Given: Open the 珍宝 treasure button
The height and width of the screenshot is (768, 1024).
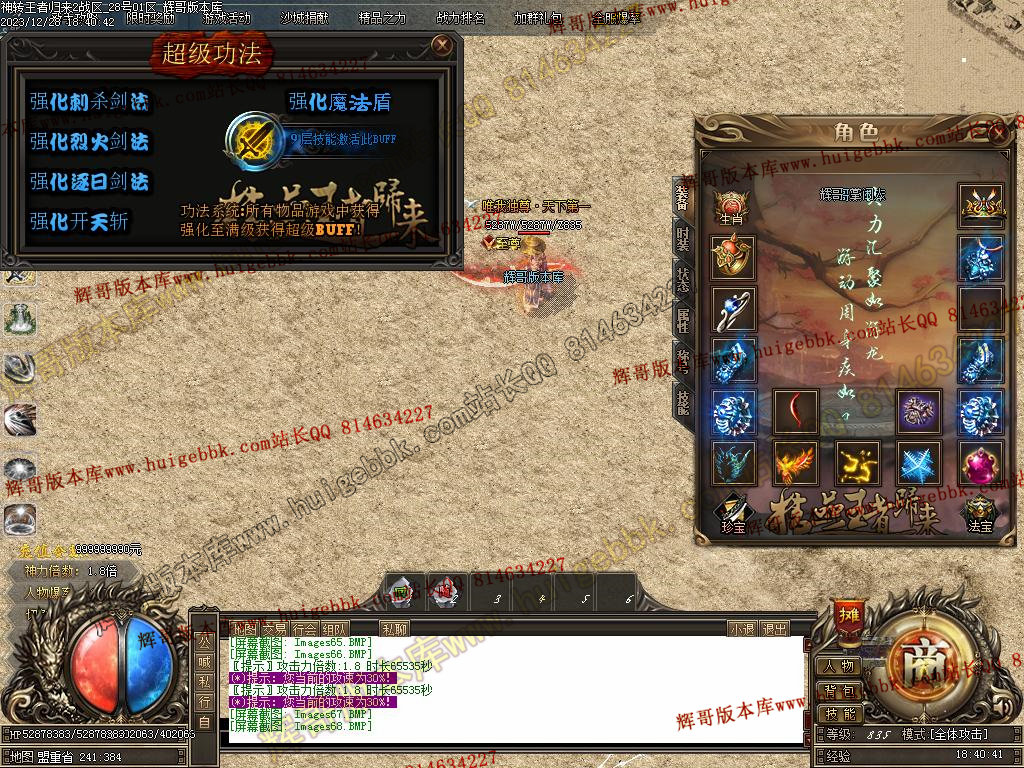Looking at the screenshot, I should pos(732,515).
